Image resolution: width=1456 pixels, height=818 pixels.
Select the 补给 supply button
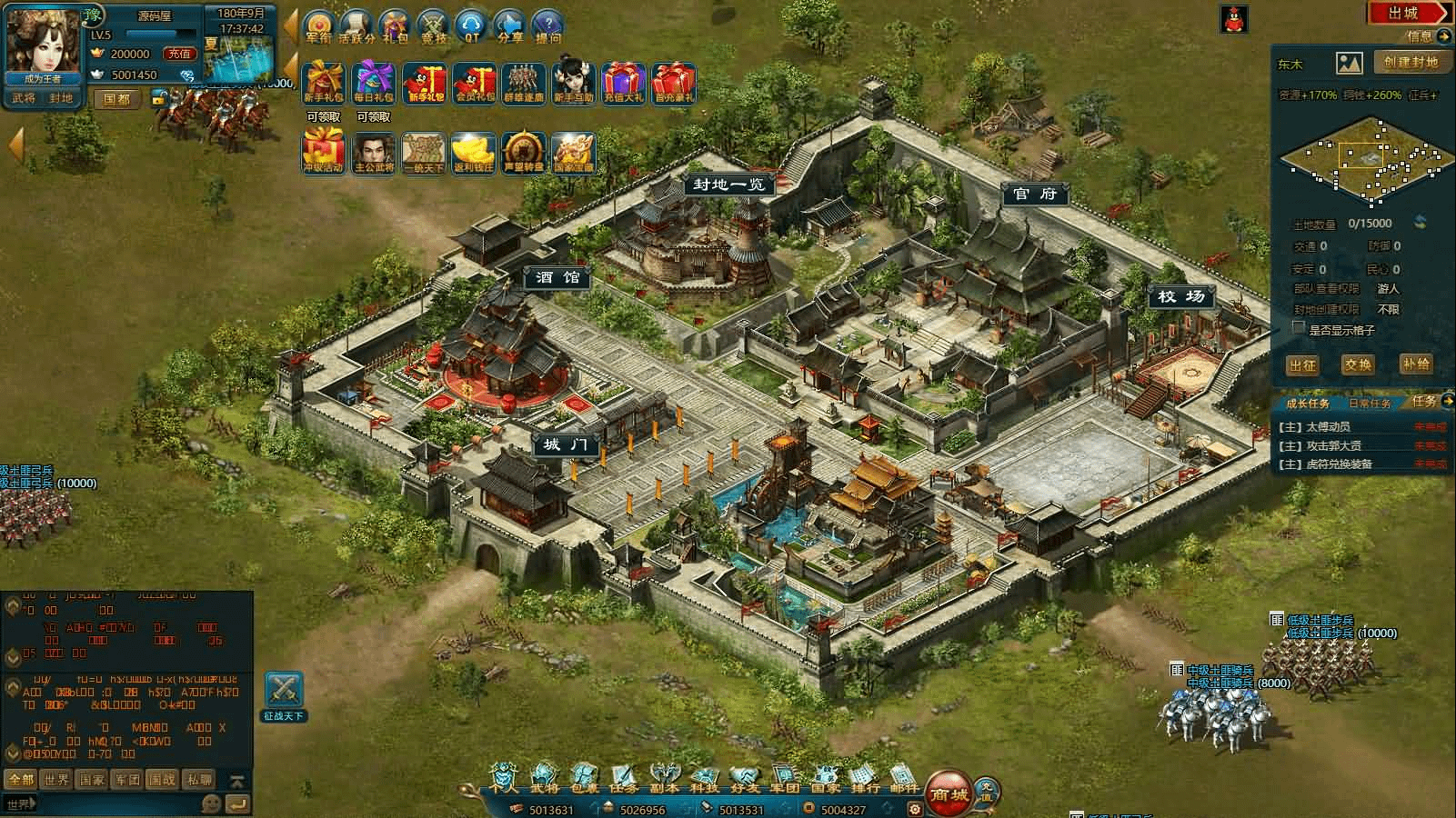pyautogui.click(x=1415, y=364)
